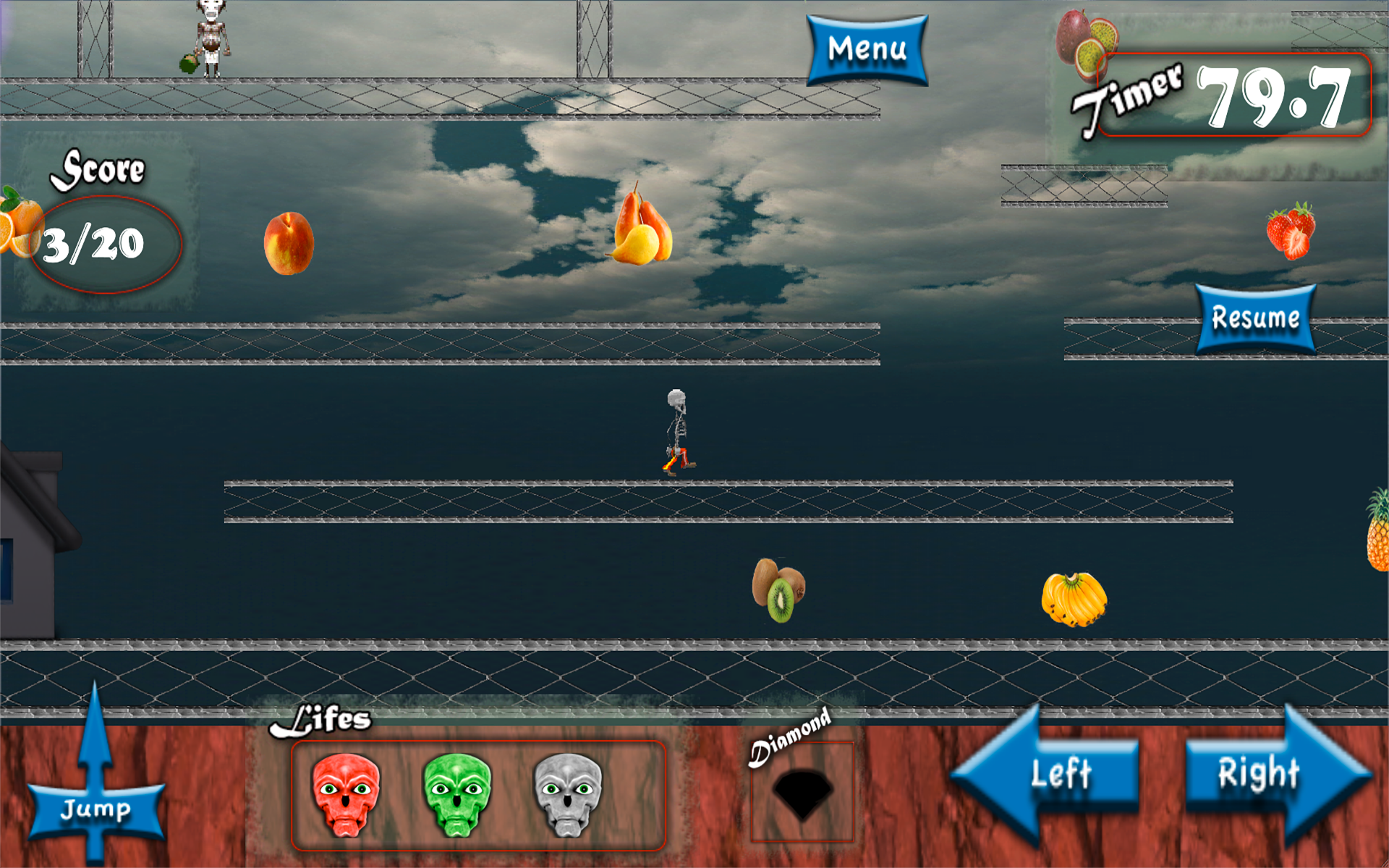
Task: Select the walking skeleton character
Action: [676, 430]
